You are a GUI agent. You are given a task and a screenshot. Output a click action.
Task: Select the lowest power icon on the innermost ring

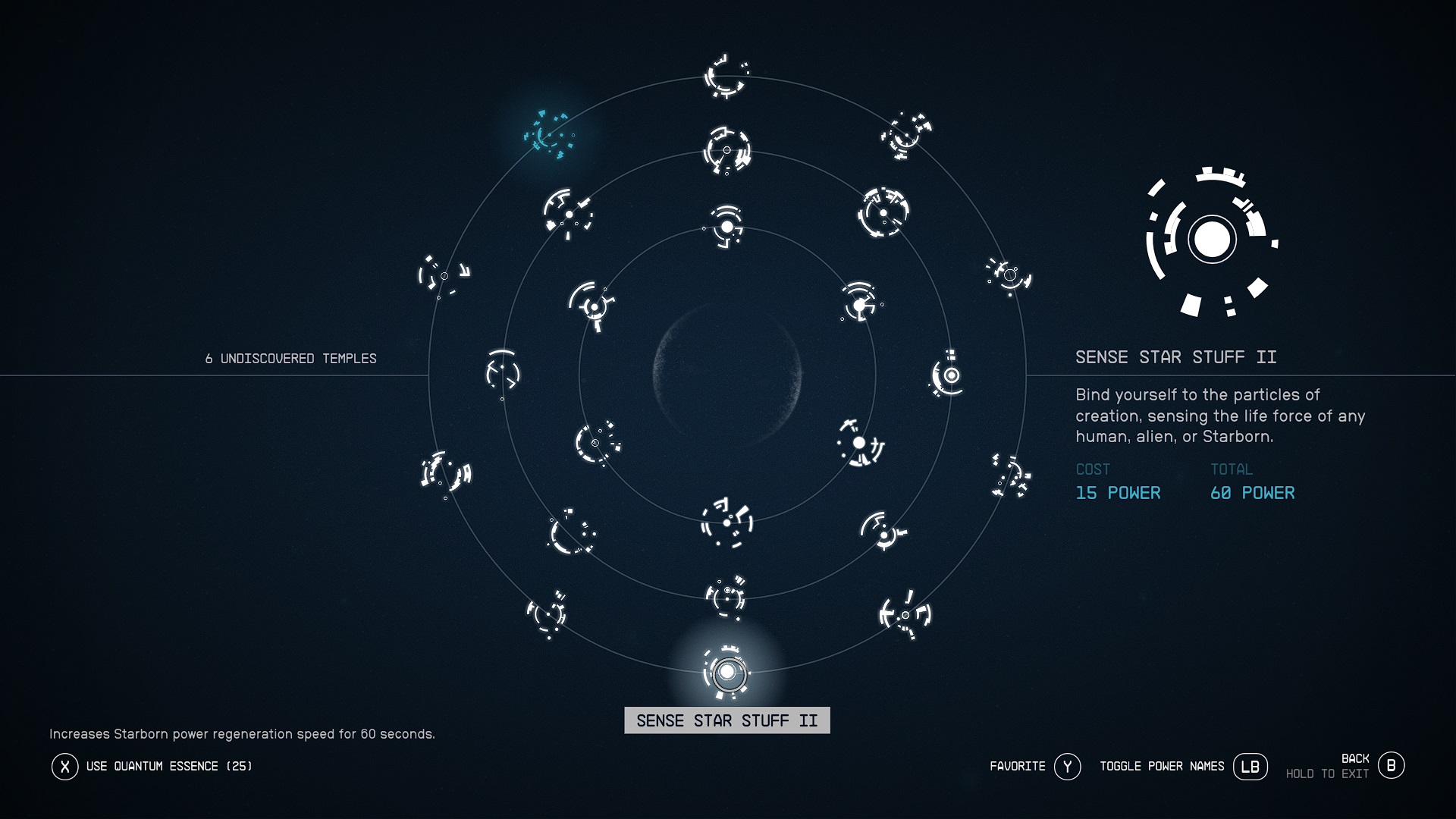pos(726,523)
